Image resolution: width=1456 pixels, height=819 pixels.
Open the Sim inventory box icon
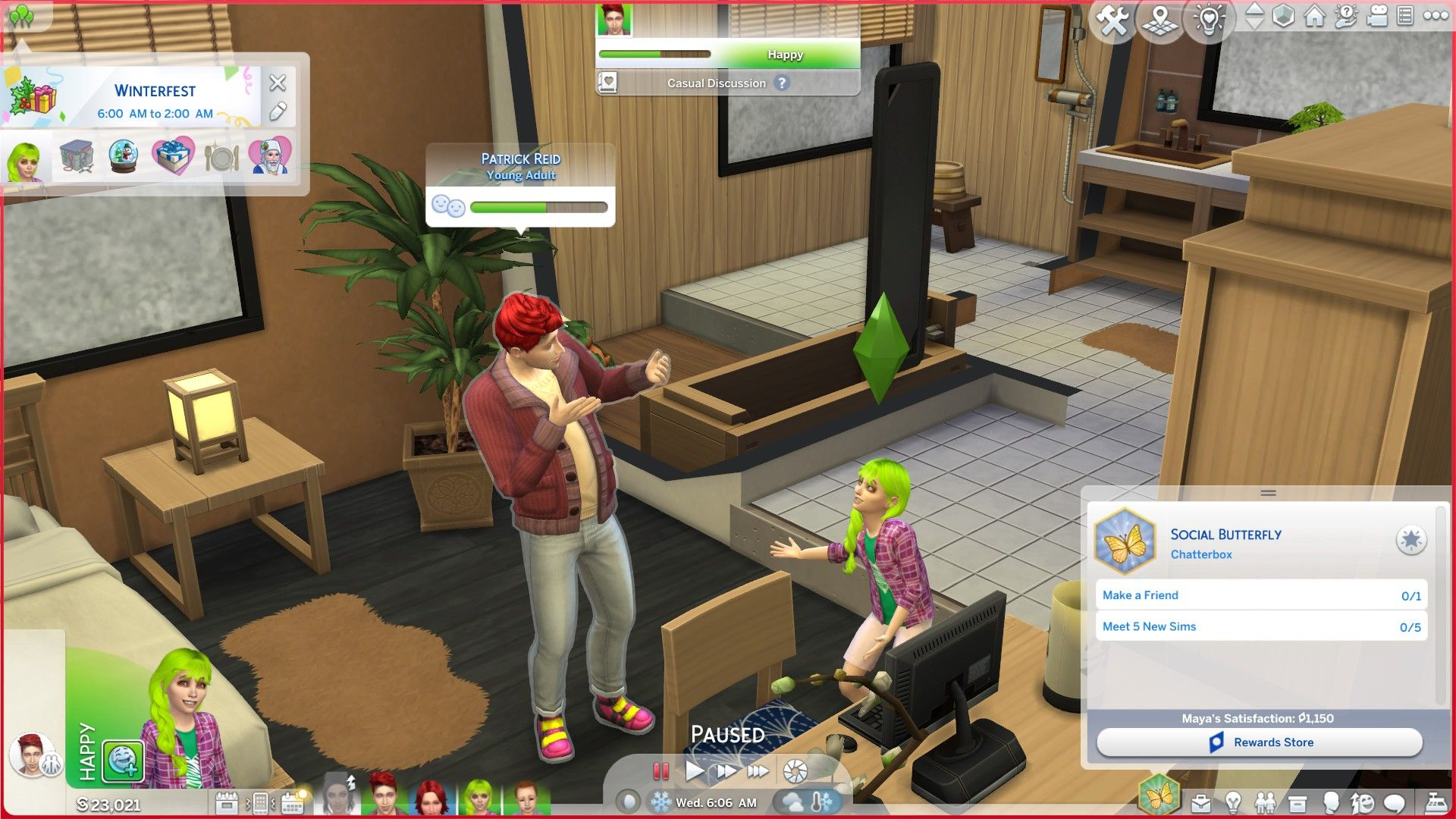(1298, 803)
